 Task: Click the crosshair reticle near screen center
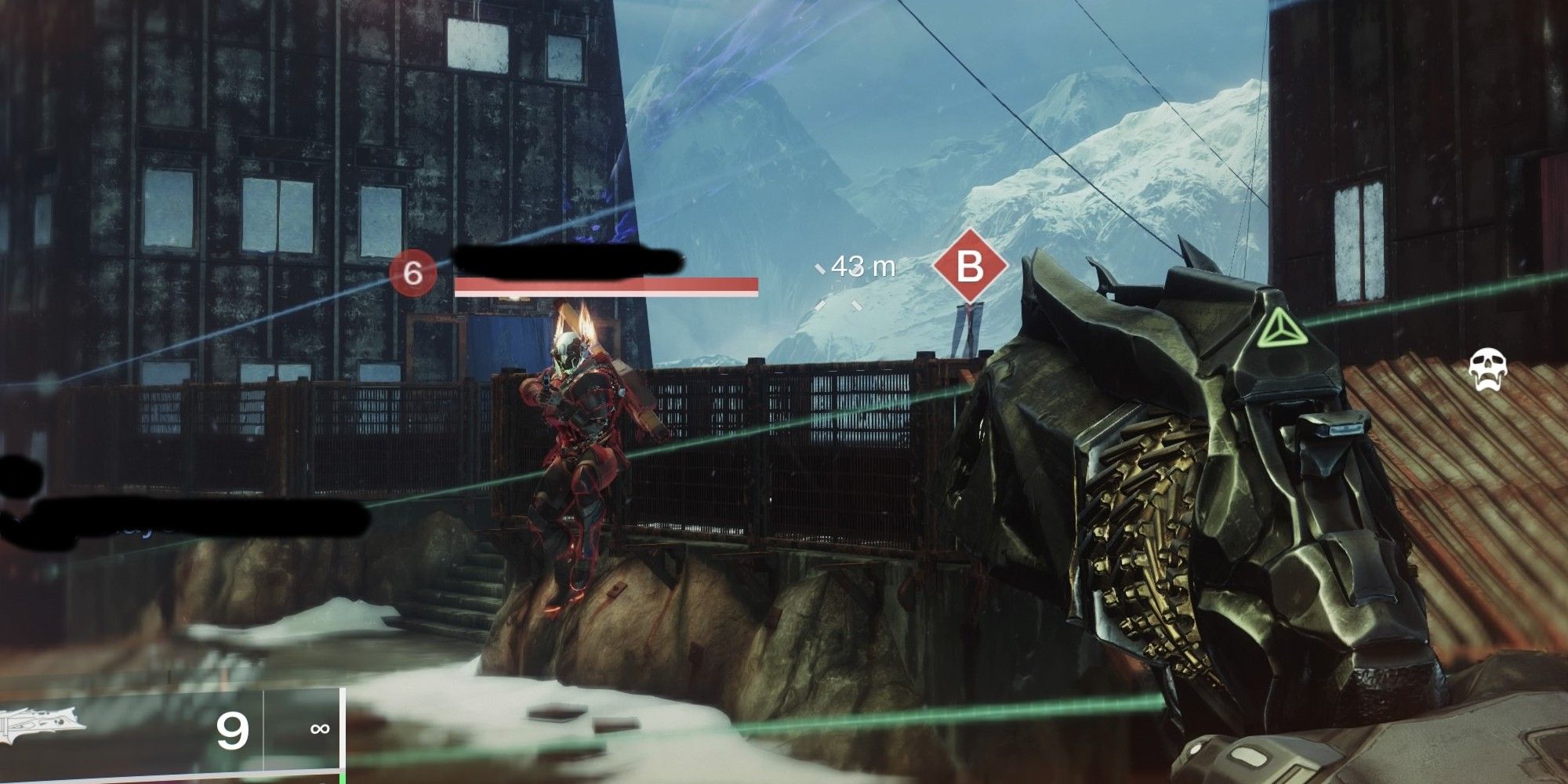839,290
